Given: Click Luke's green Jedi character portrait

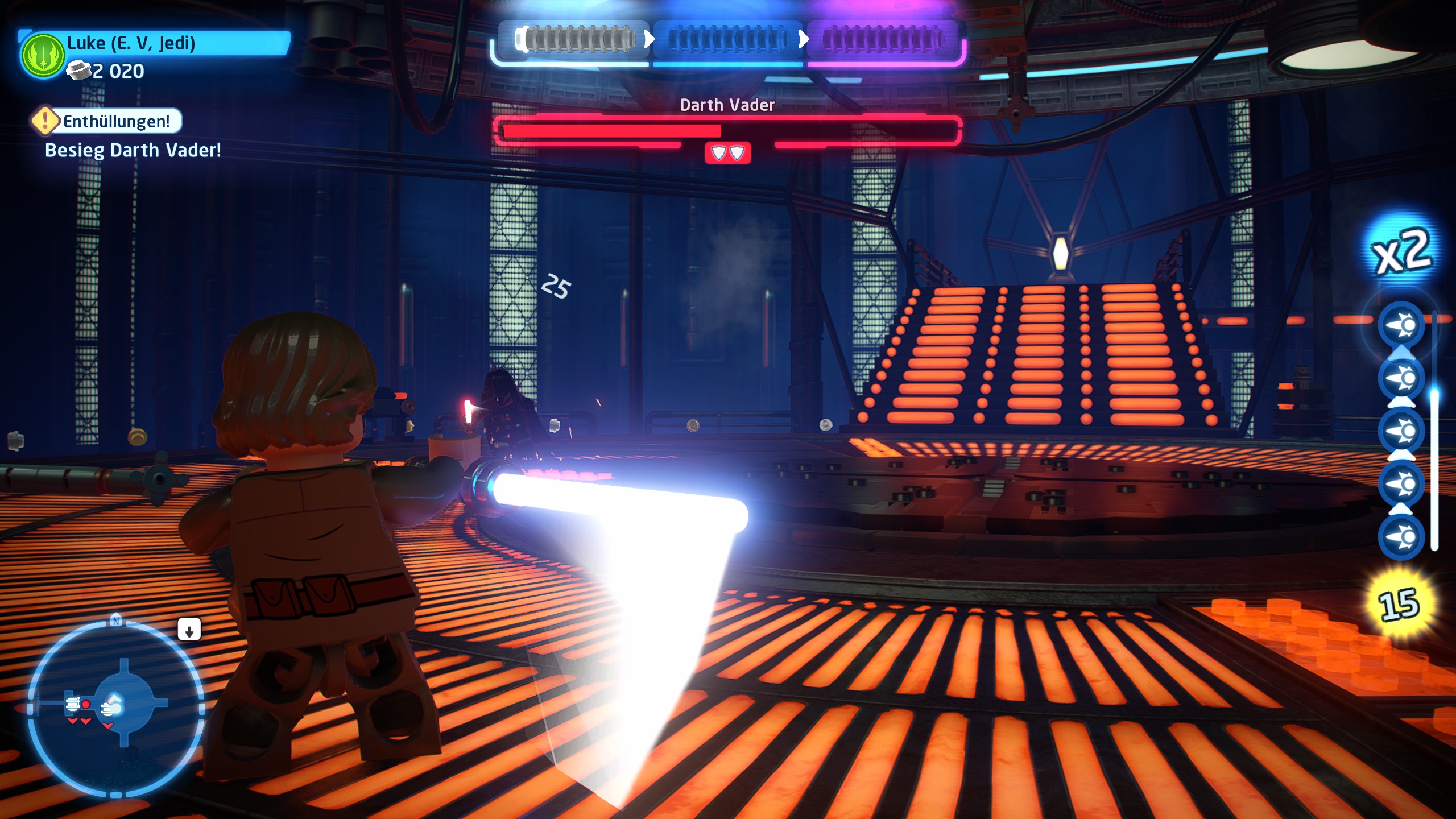Looking at the screenshot, I should coord(43,56).
